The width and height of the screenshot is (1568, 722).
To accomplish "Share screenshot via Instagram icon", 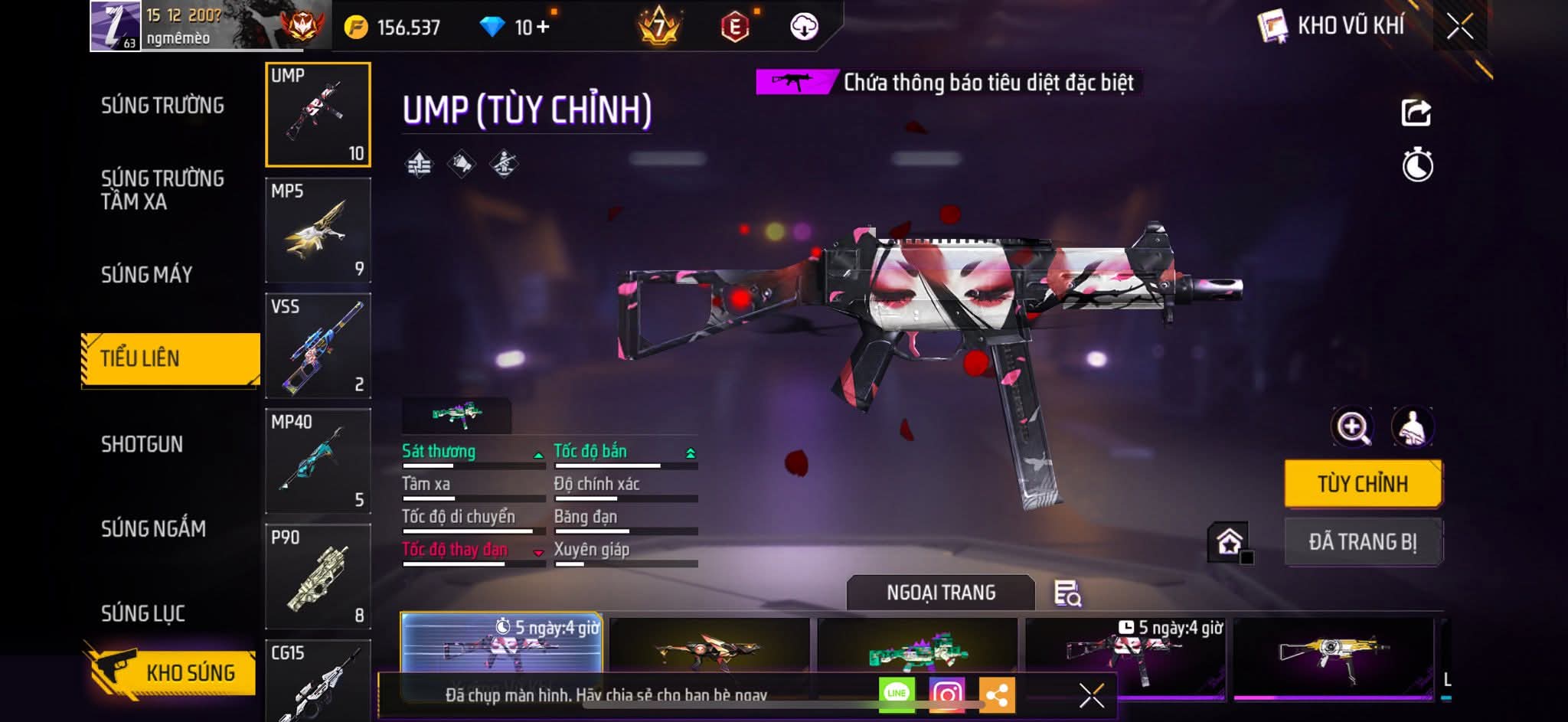I will [x=946, y=694].
